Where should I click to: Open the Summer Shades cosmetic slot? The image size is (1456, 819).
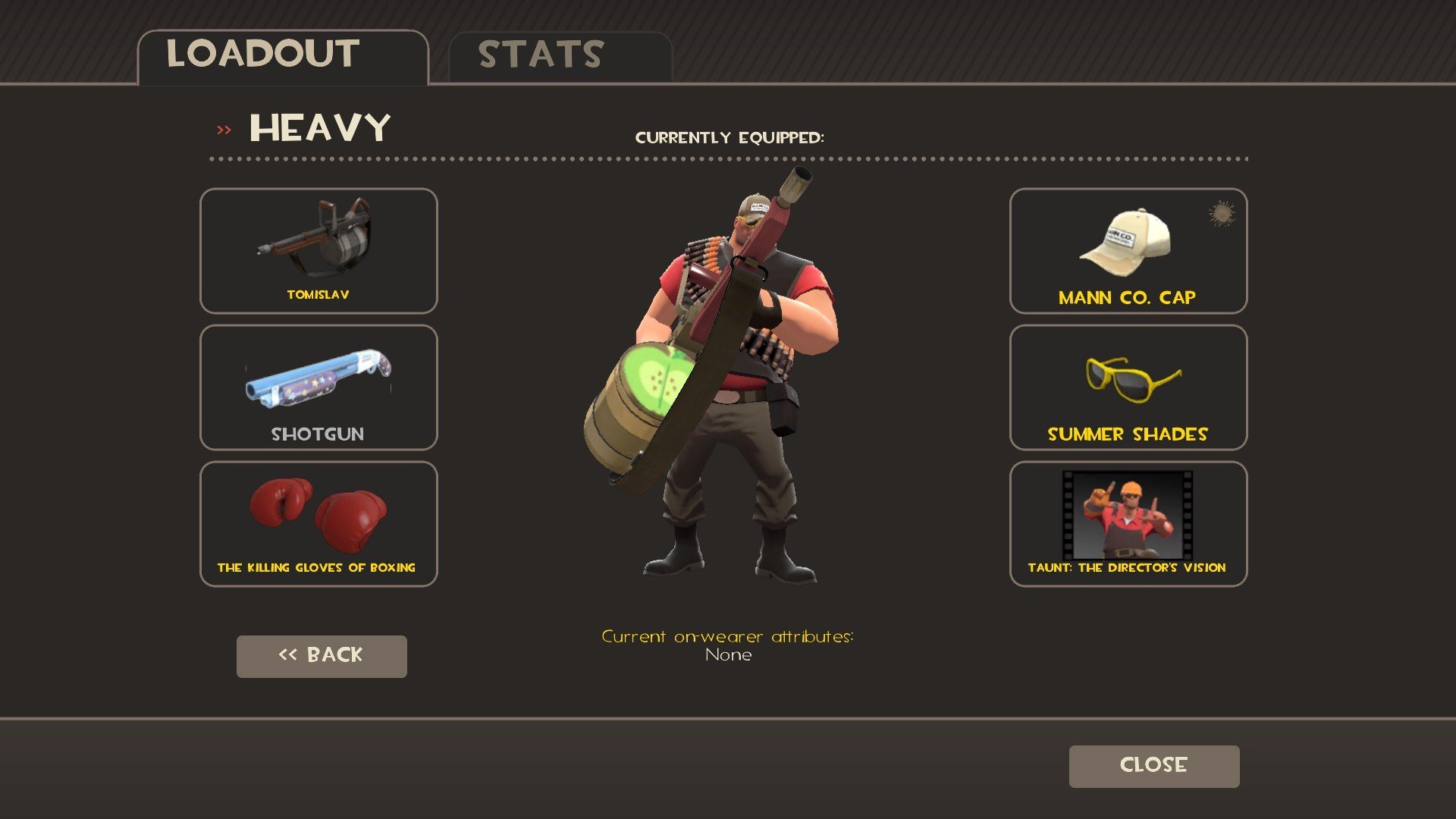click(x=1128, y=387)
